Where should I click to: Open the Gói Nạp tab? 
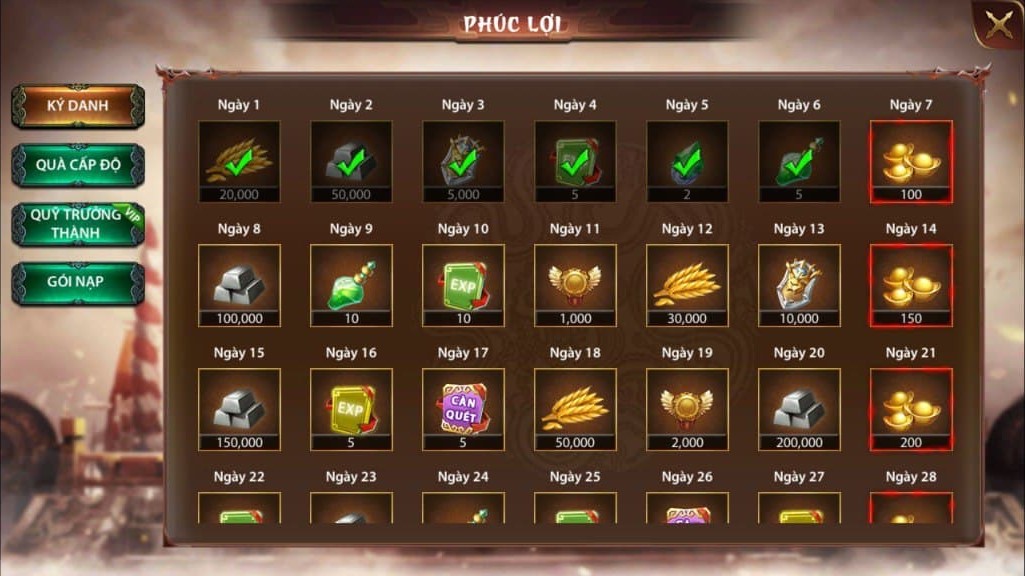pos(78,283)
